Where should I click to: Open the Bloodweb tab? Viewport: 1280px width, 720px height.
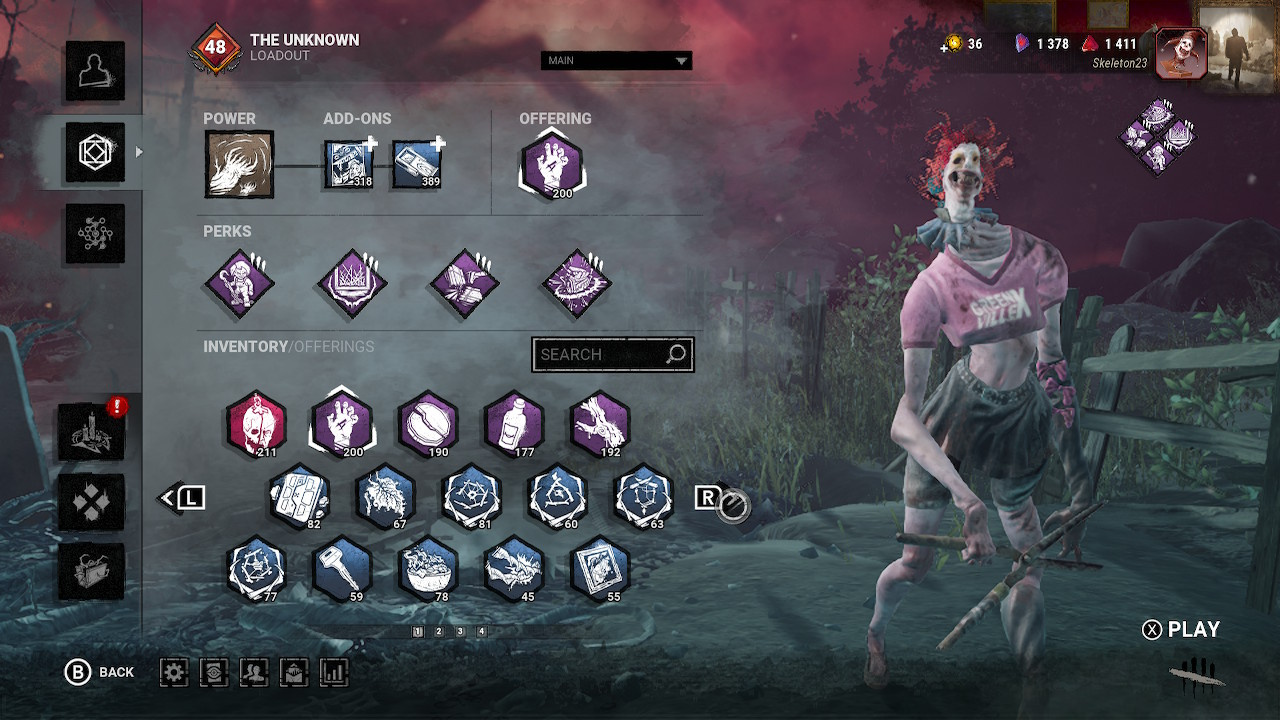95,233
